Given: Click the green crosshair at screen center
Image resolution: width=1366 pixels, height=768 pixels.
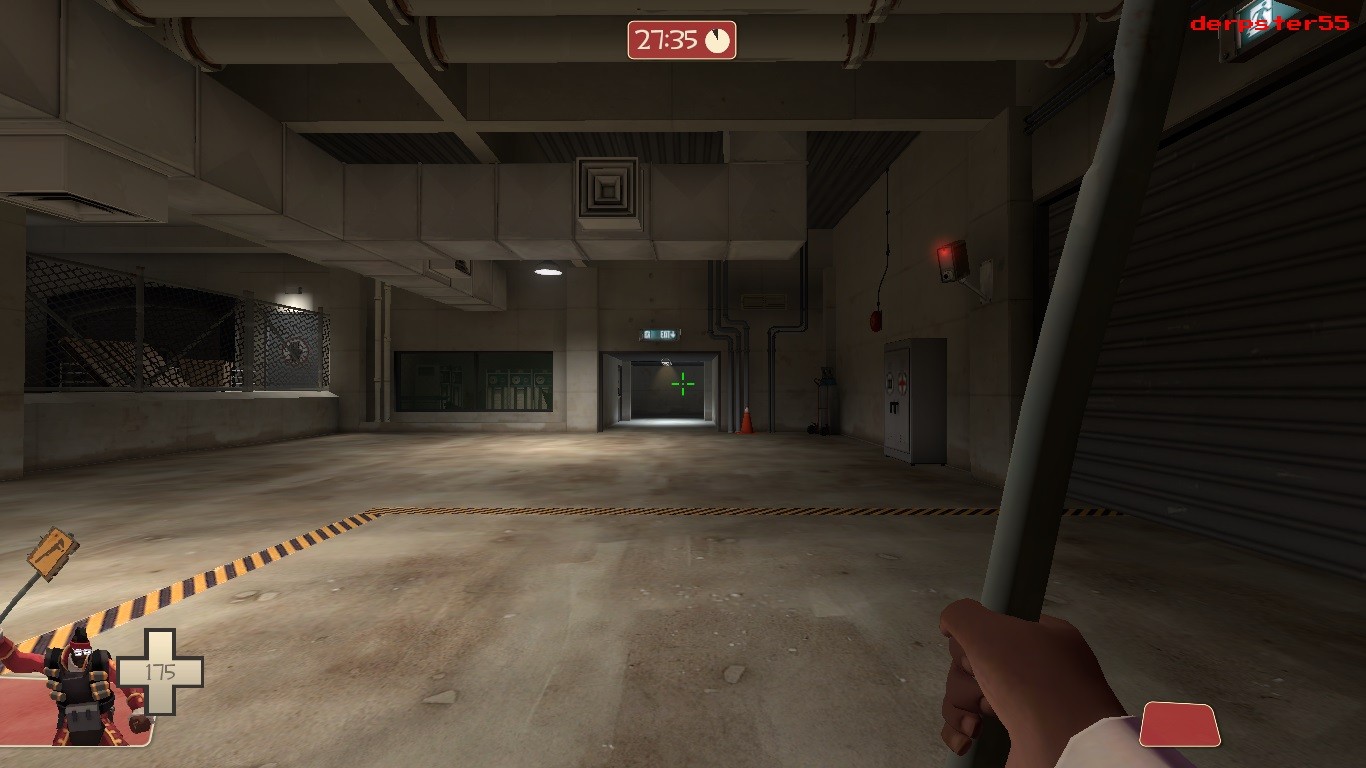Looking at the screenshot, I should [x=681, y=383].
